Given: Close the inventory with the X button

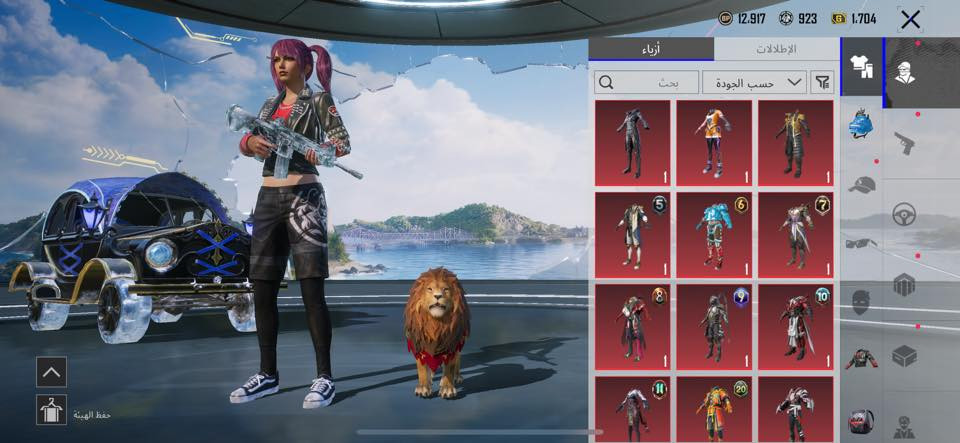Looking at the screenshot, I should pos(910,19).
